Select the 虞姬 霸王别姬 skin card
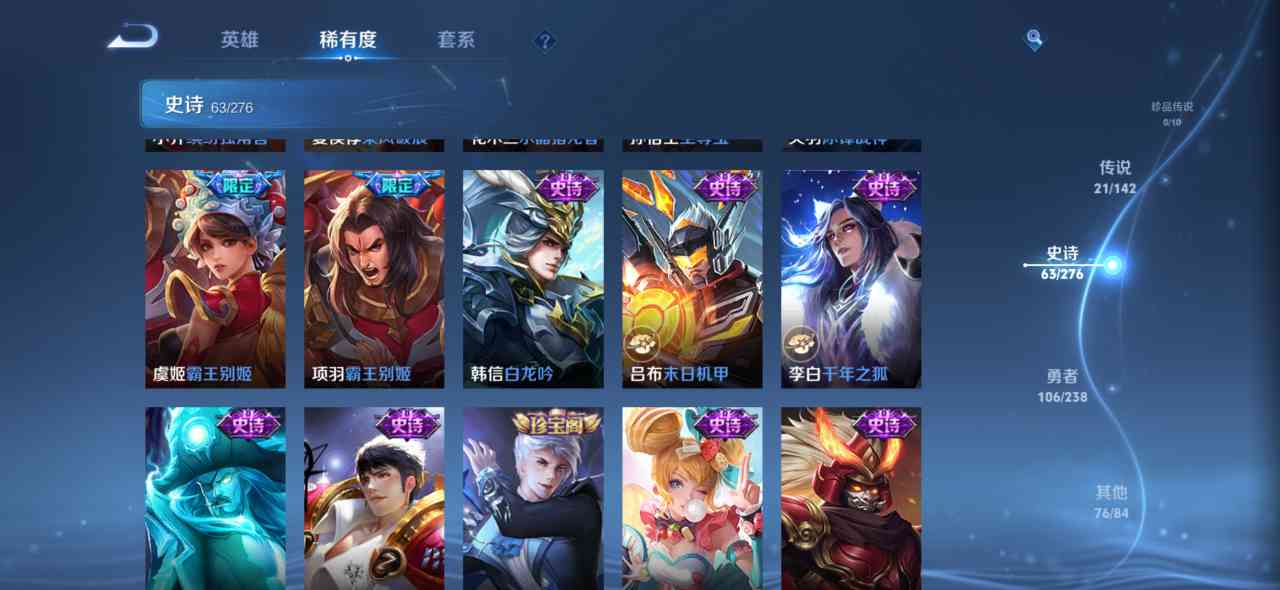Viewport: 1280px width, 590px height. [x=215, y=278]
